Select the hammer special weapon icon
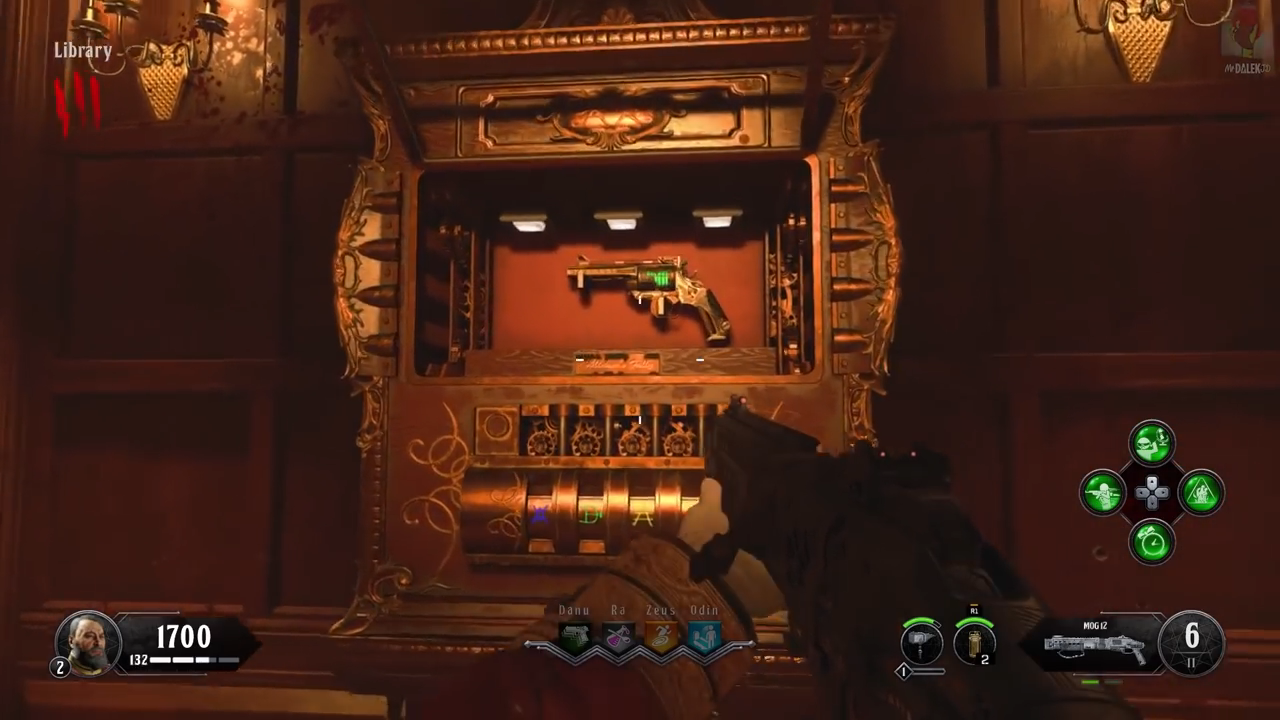This screenshot has width=1280, height=720. (921, 643)
